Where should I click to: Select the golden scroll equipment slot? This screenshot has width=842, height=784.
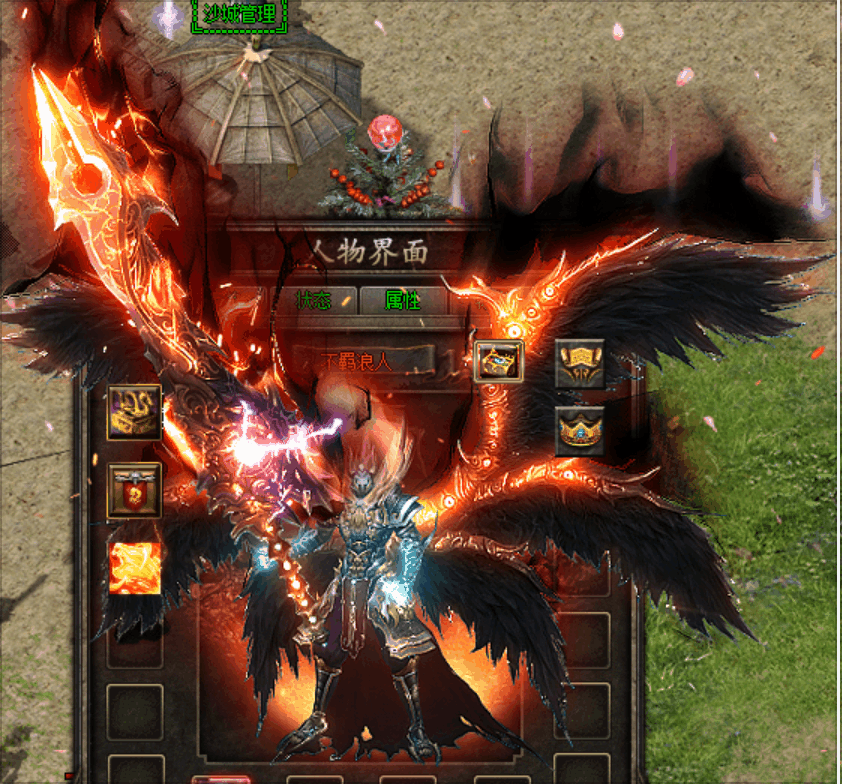point(580,364)
